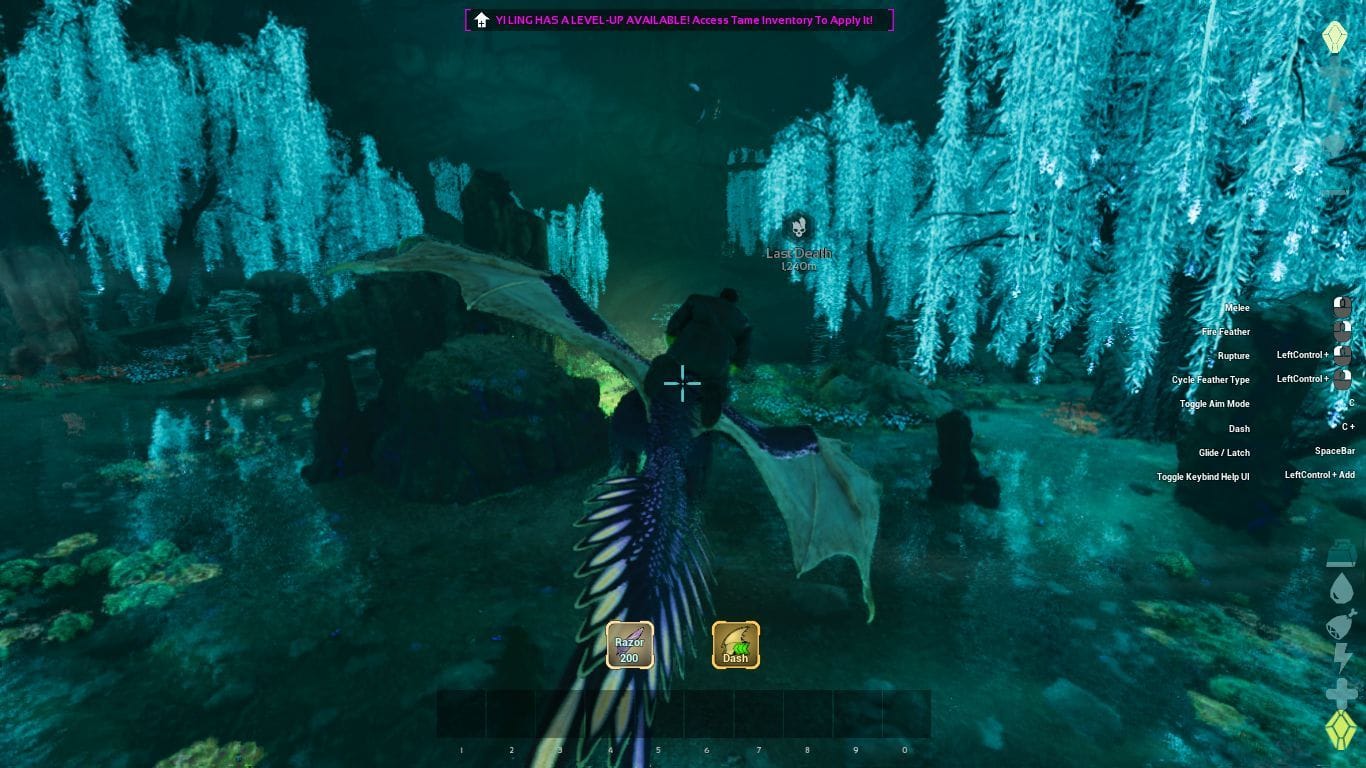The image size is (1366, 768).
Task: Select the Glide / Latch keybind entry
Action: click(x=1223, y=452)
